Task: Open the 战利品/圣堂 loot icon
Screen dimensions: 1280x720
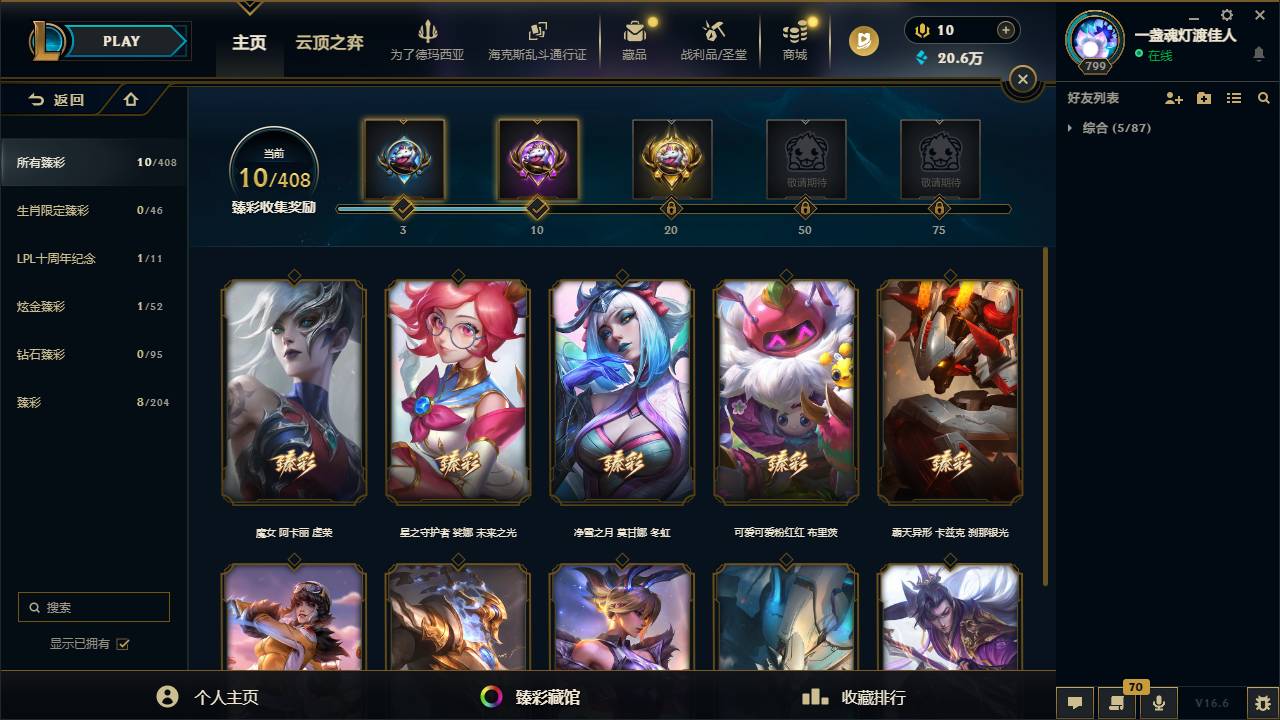Action: pyautogui.click(x=715, y=40)
